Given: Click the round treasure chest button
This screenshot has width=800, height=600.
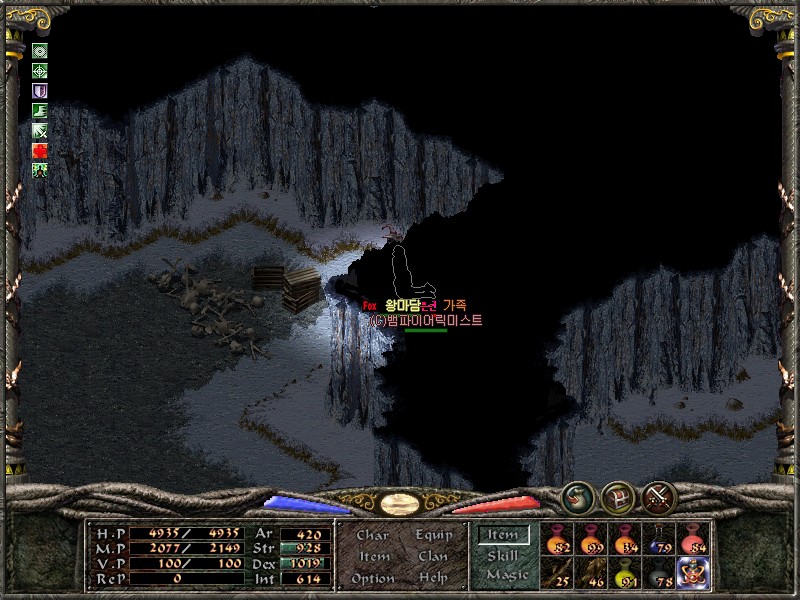Looking at the screenshot, I should pyautogui.click(x=617, y=495).
